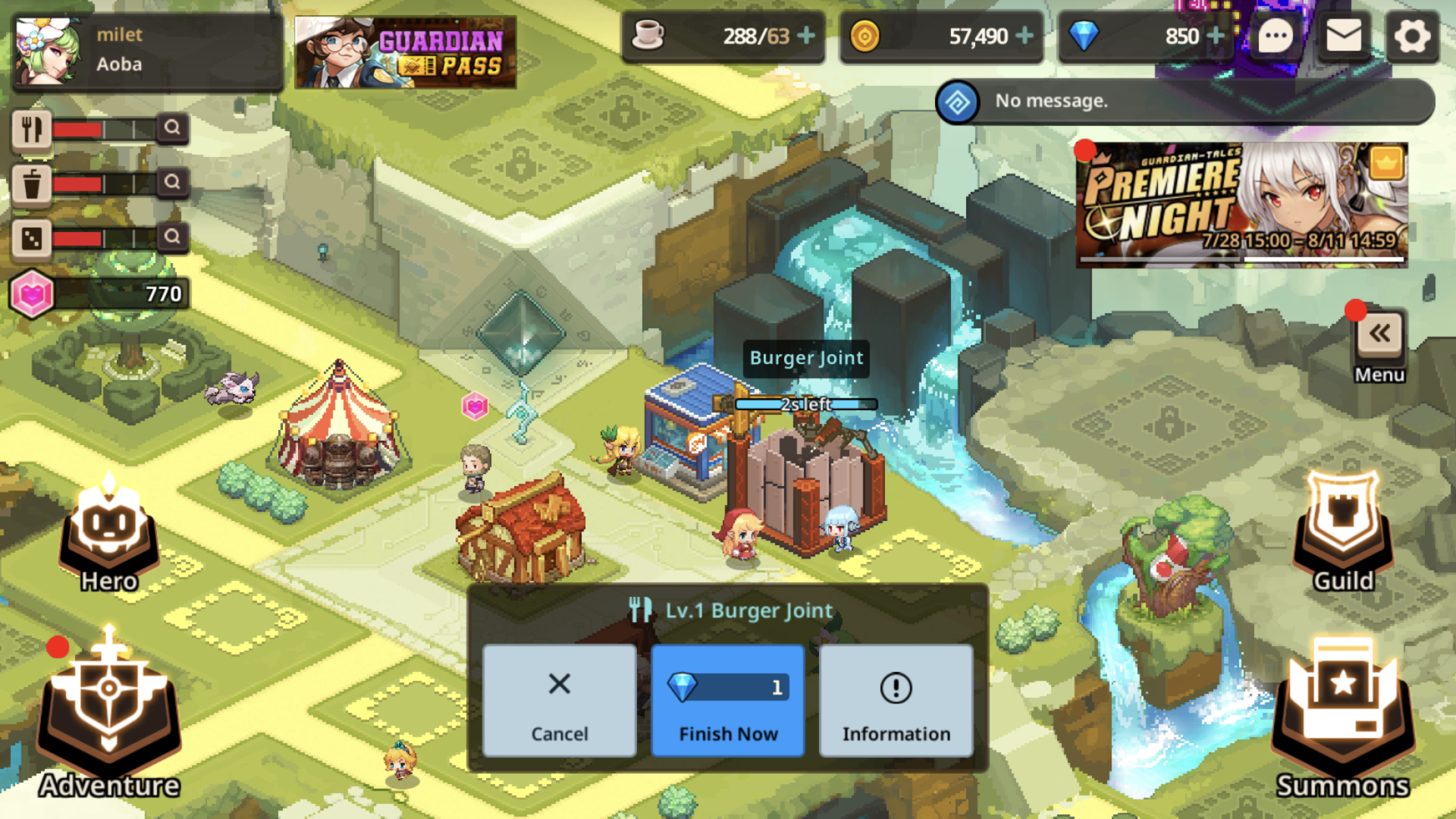
Task: Finish Now using one gem
Action: (727, 701)
